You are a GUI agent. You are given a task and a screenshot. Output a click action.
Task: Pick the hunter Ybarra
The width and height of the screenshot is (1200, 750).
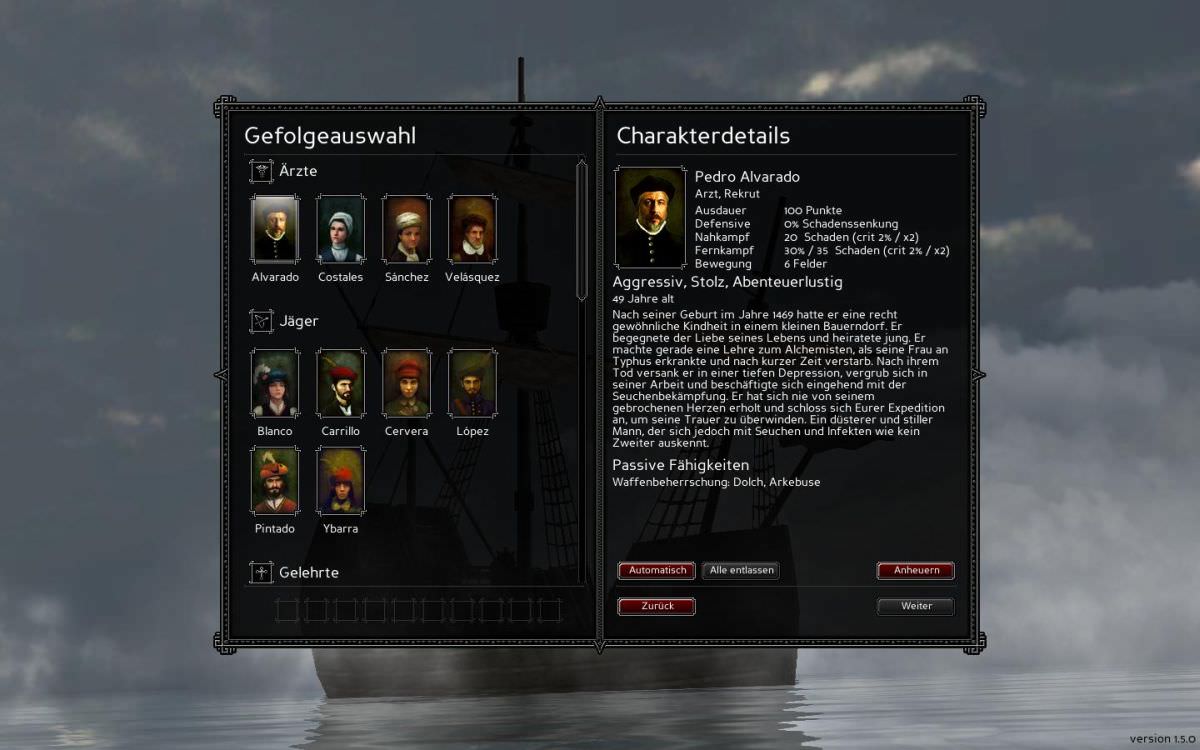point(340,480)
